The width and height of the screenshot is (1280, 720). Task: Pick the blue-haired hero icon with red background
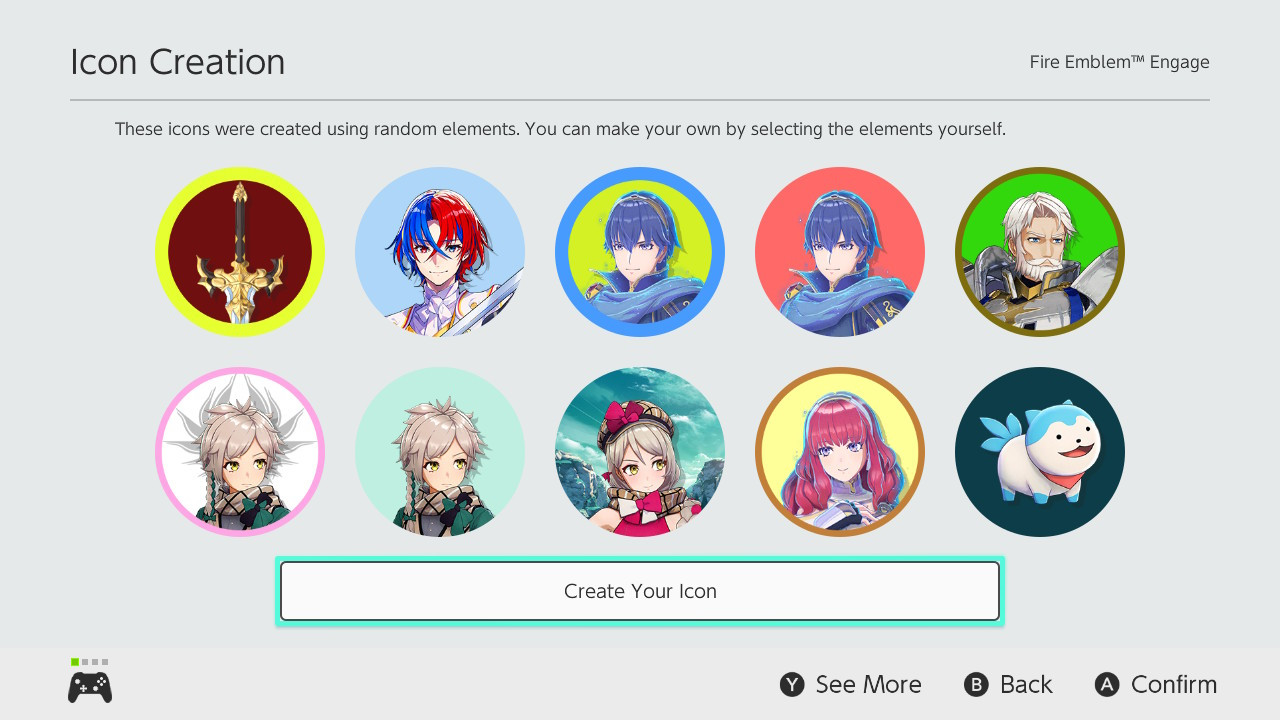tap(840, 251)
